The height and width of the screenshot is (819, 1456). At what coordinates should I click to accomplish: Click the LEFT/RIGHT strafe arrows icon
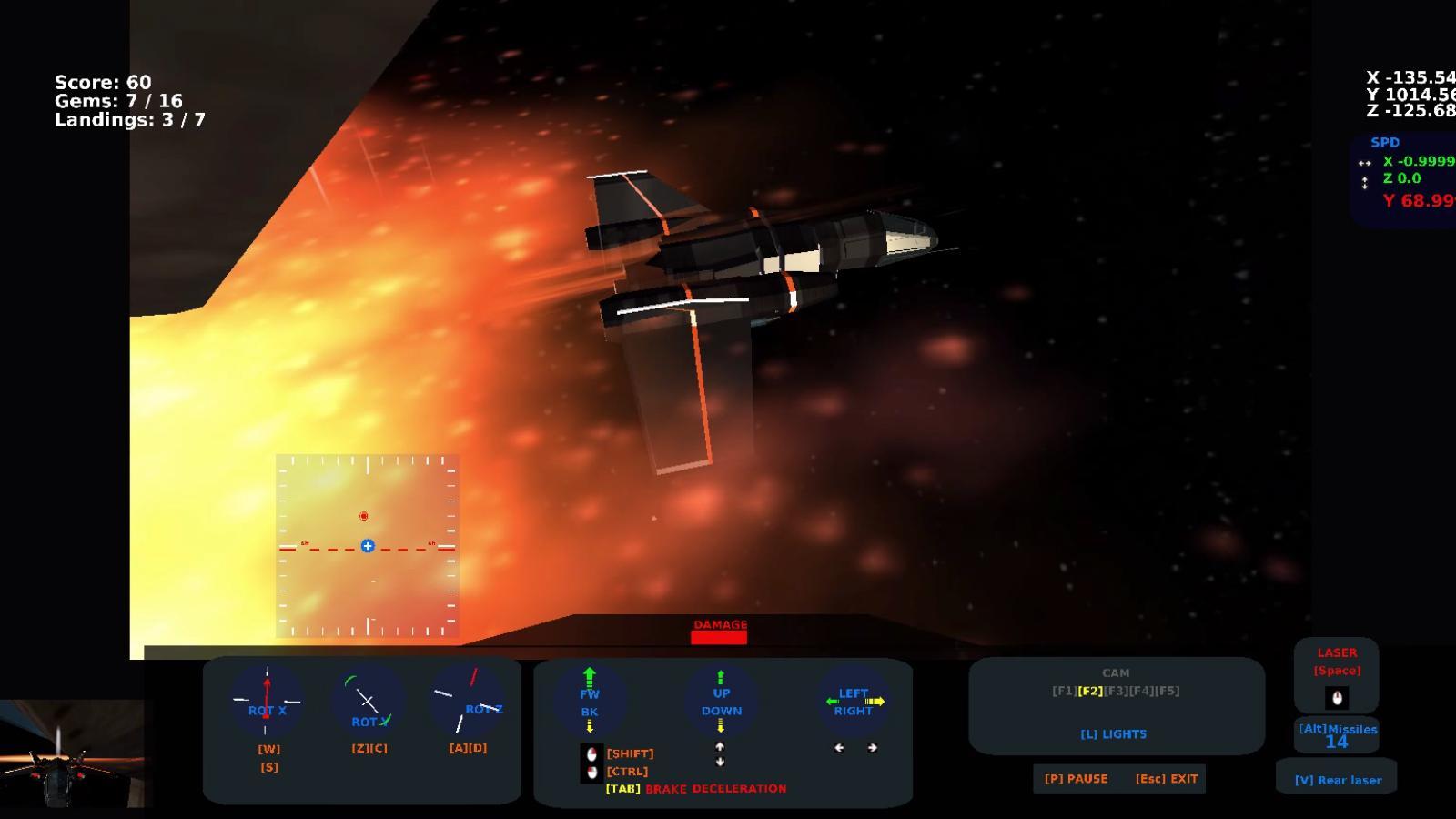(x=853, y=701)
